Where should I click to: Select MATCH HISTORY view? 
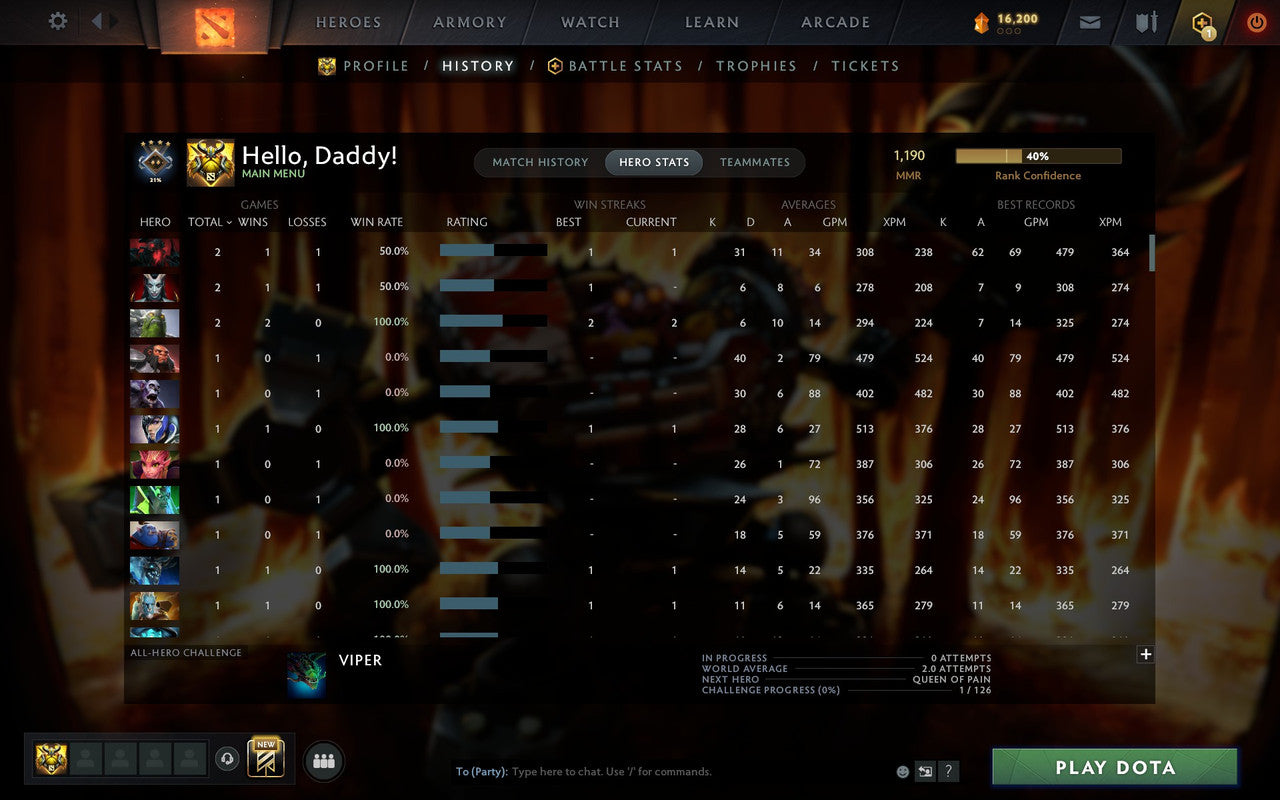coord(540,162)
